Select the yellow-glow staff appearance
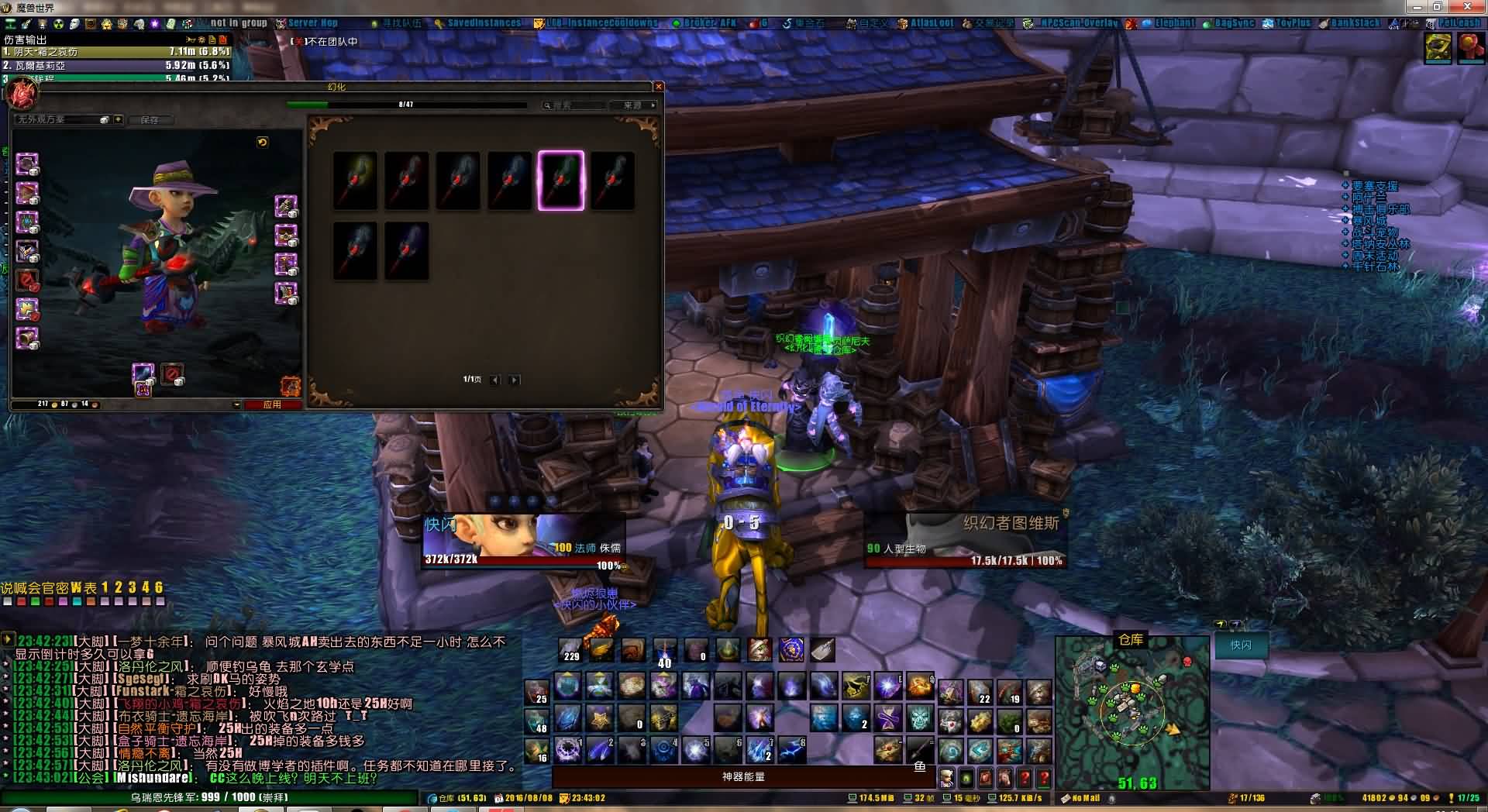Screen dimensions: 1488x812 (x=356, y=181)
